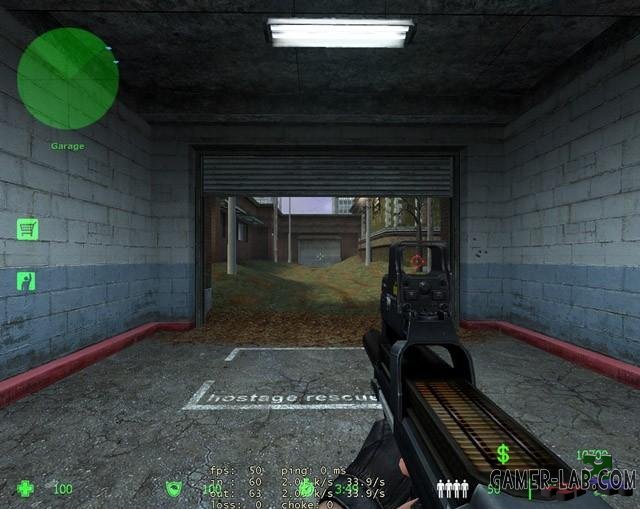640x509 pixels.
Task: Click the armor shield icon
Action: click(x=173, y=489)
